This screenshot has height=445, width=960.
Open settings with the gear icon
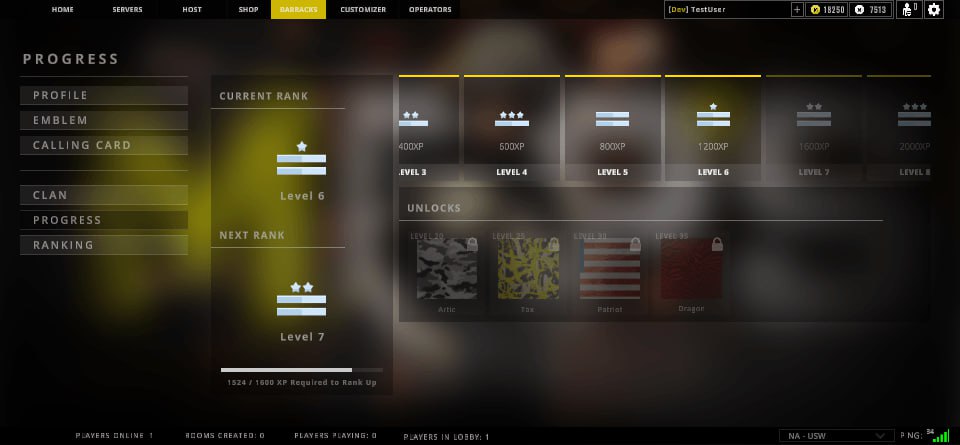934,10
